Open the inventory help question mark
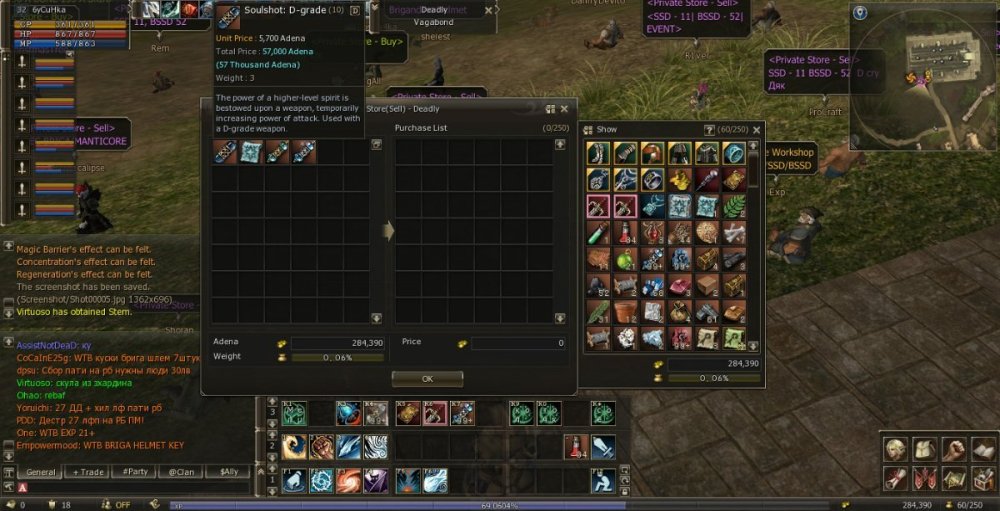This screenshot has width=1000, height=511. pos(709,129)
